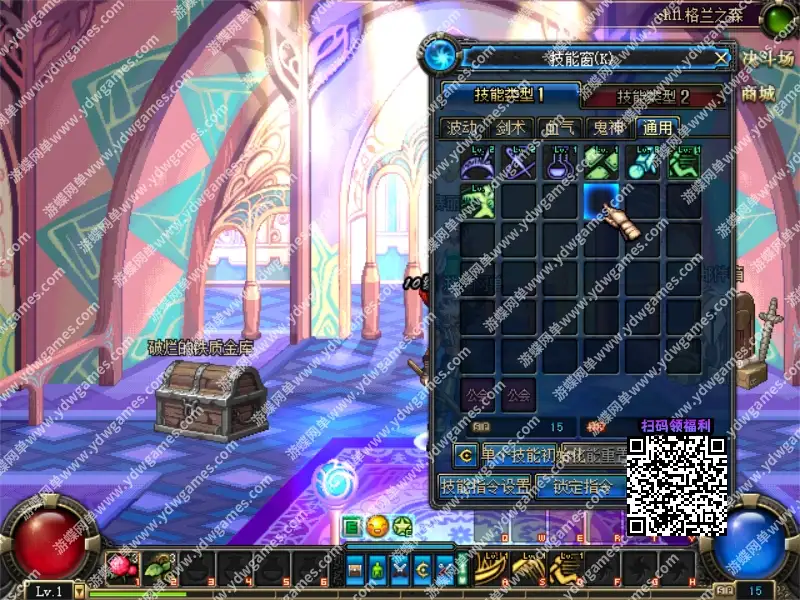800x600 pixels.
Task: Close the skill window with the X
Action: pyautogui.click(x=721, y=58)
